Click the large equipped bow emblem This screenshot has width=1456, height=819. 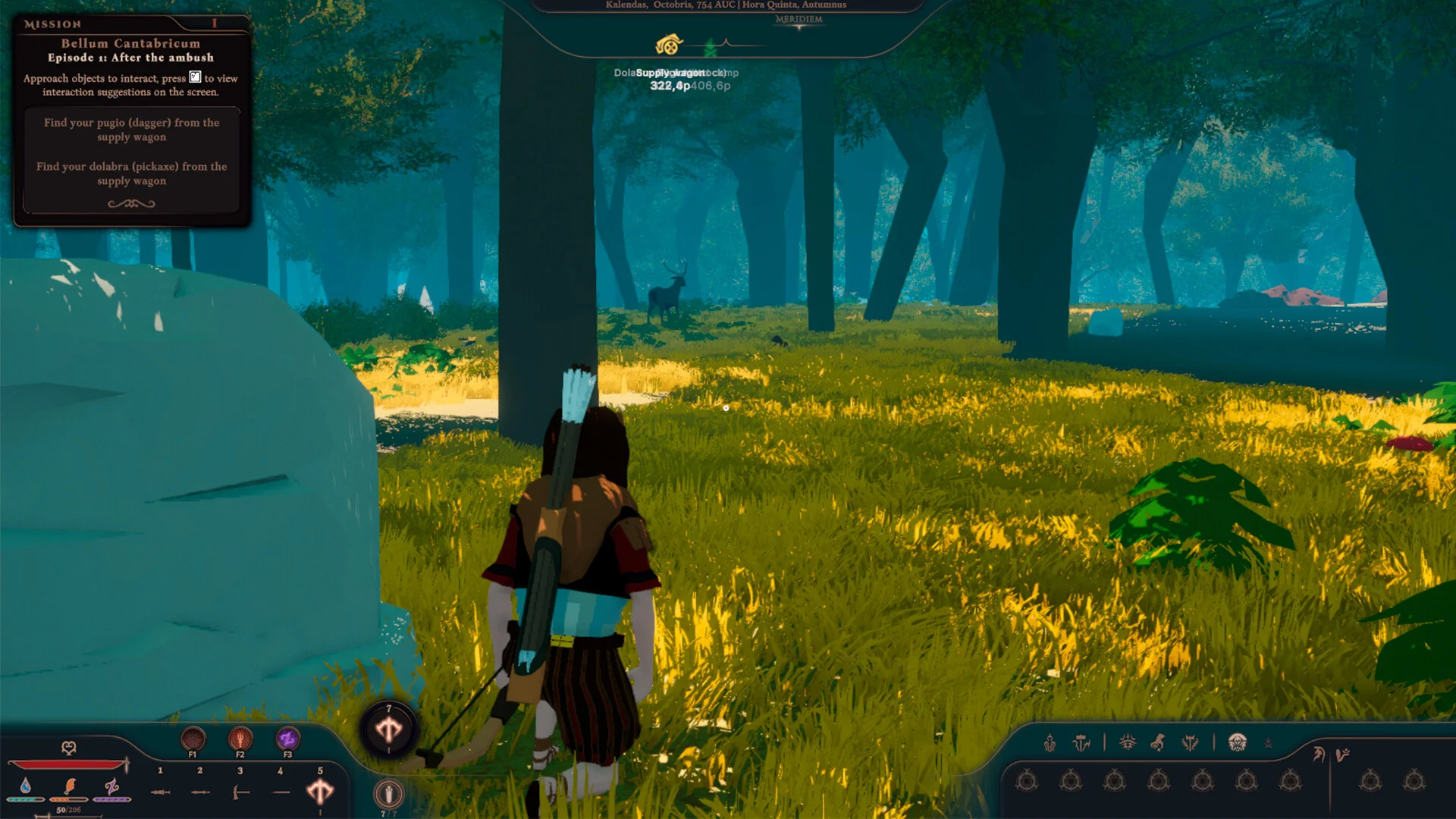[x=389, y=730]
